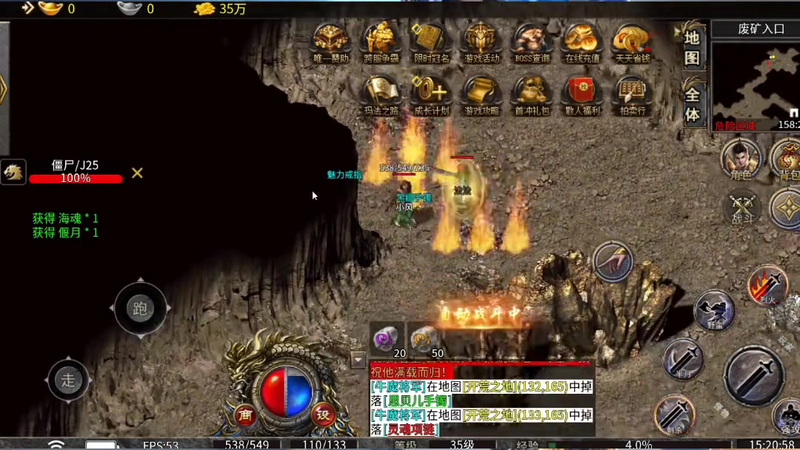Open the 天天省钱 daily savings icon
Screen dimensions: 800x450
pos(631,42)
